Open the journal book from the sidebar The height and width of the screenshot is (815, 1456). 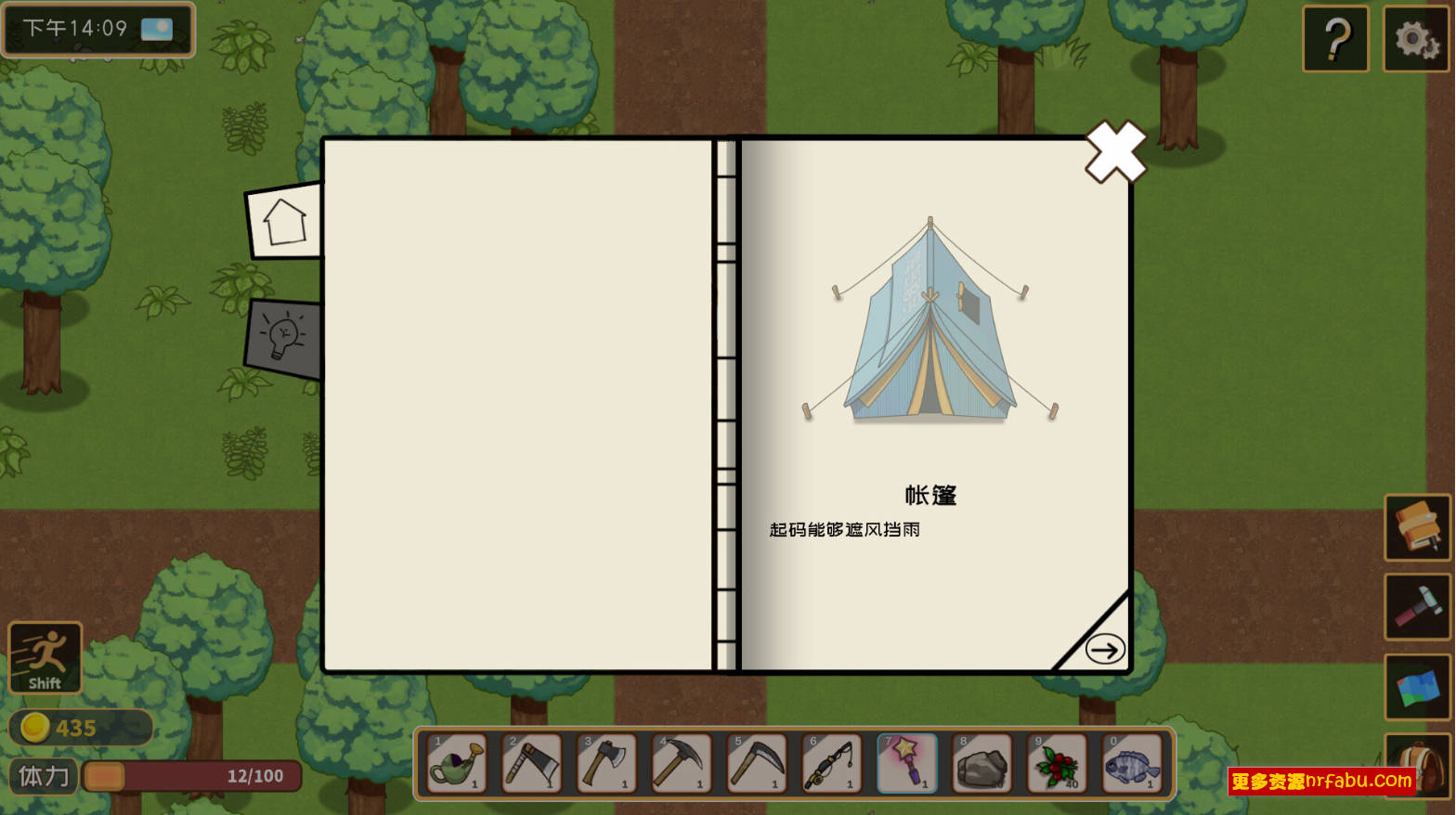[1416, 527]
